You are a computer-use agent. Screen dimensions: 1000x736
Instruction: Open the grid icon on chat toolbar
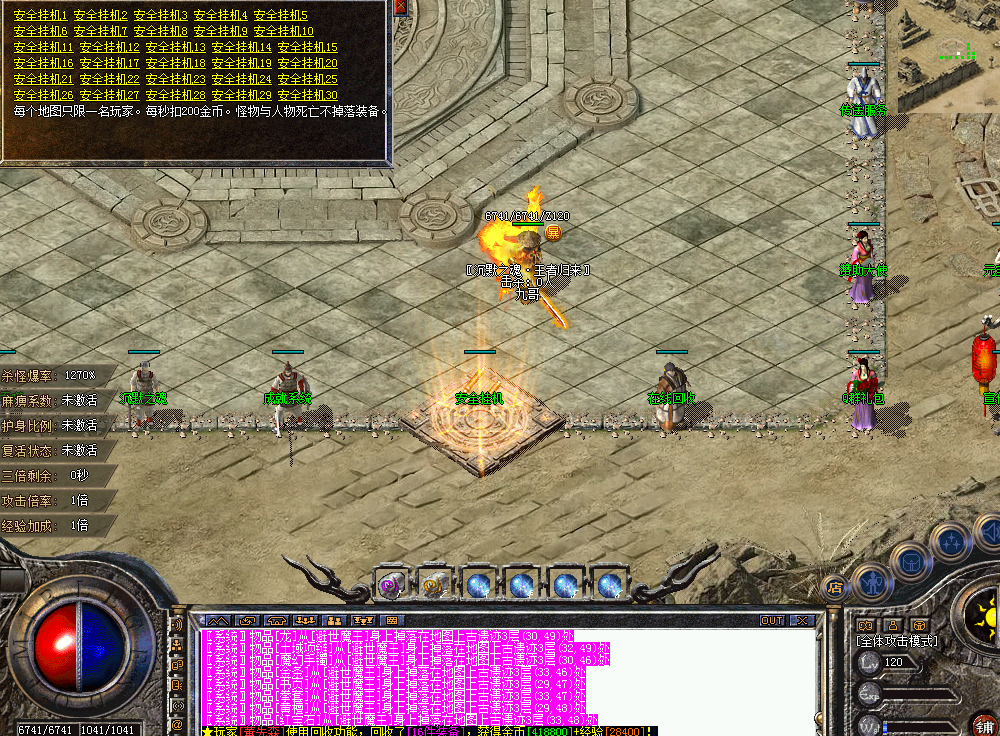pyautogui.click(x=391, y=621)
